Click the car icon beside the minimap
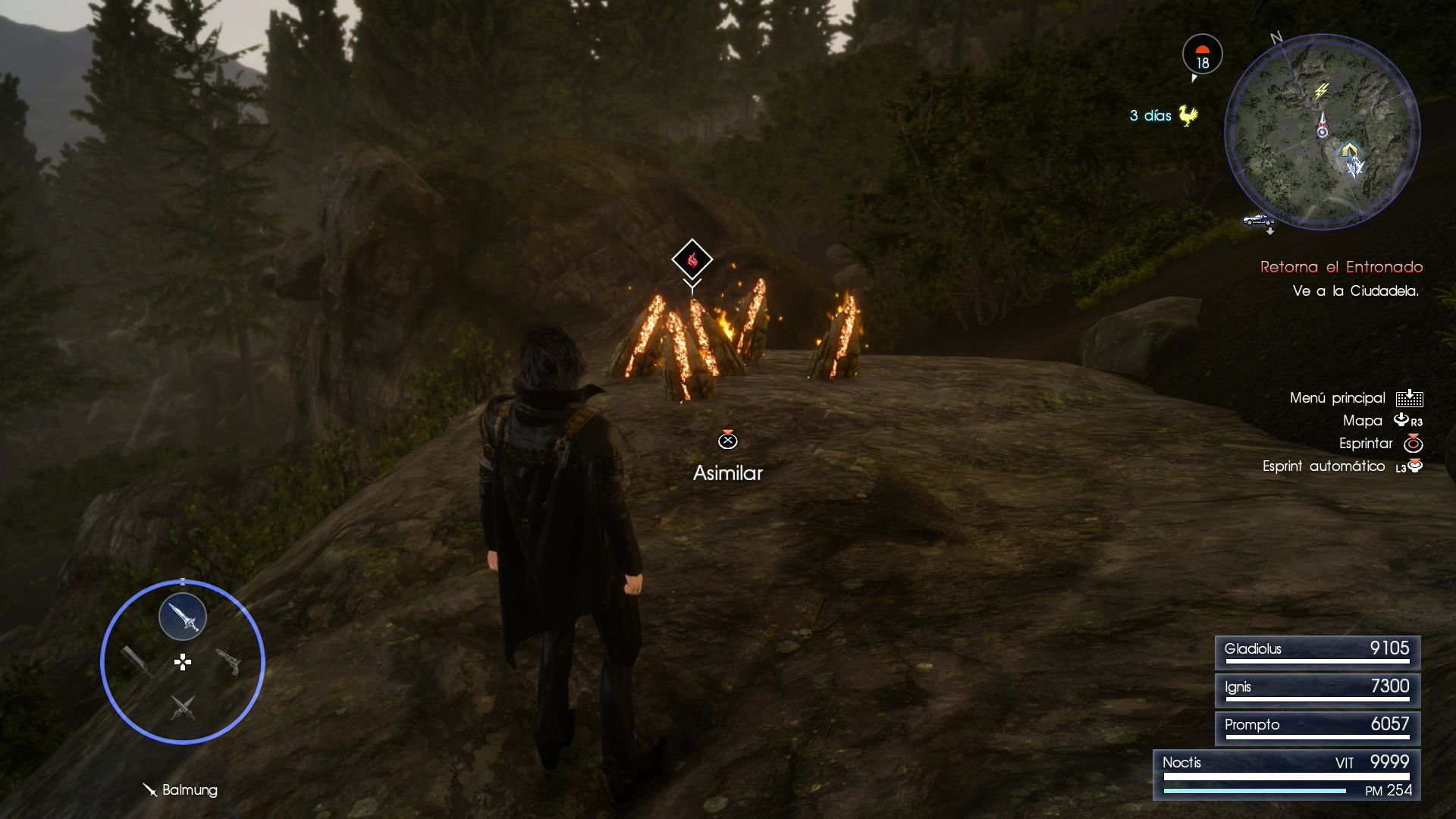This screenshot has width=1456, height=819. pos(1258,220)
